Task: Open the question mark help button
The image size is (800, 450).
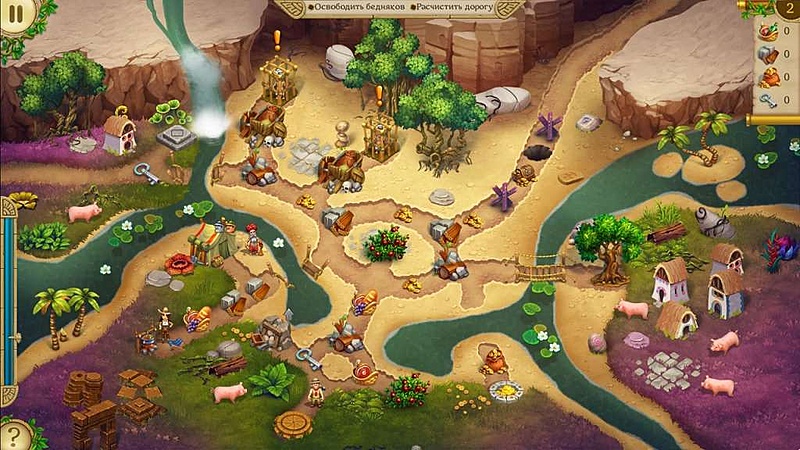Action: point(13,435)
